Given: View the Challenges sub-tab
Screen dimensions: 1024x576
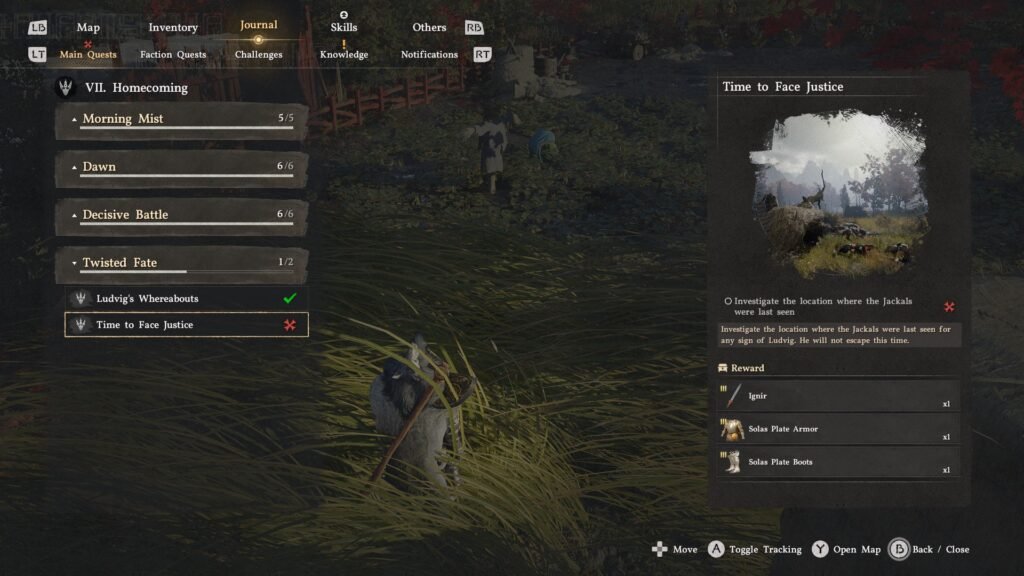Looking at the screenshot, I should [x=259, y=55].
